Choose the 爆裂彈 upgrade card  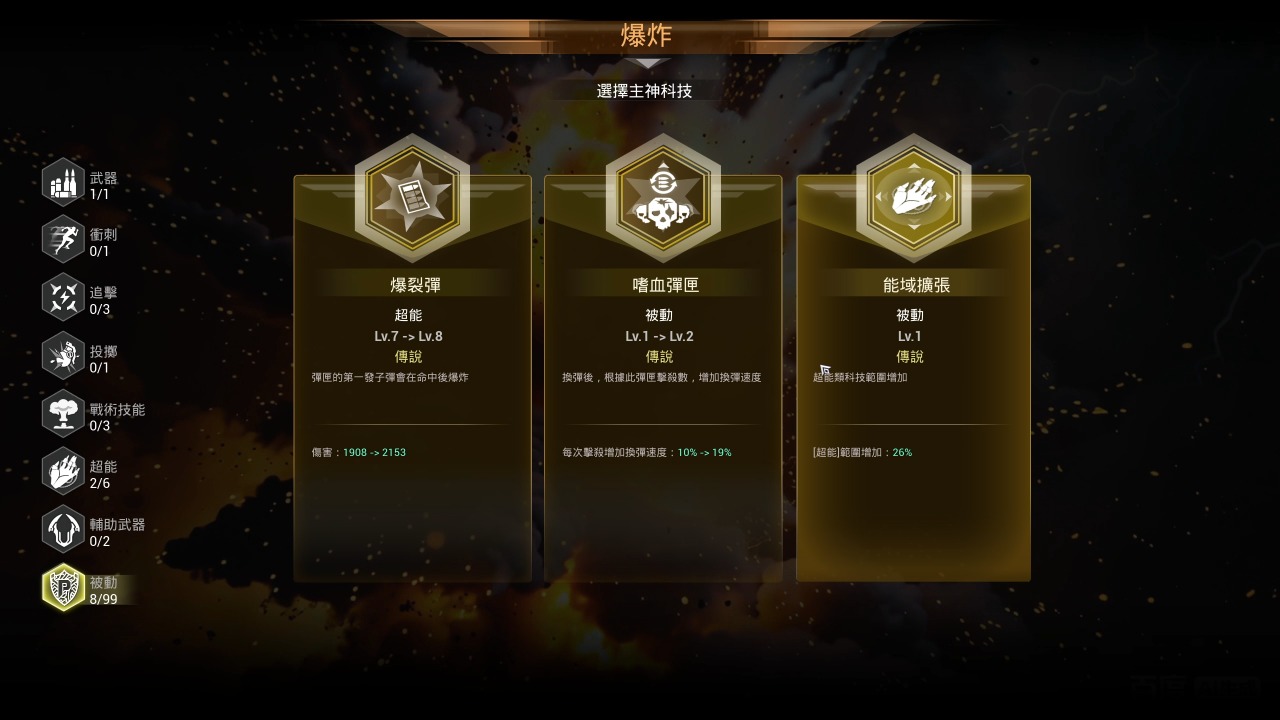tap(412, 380)
